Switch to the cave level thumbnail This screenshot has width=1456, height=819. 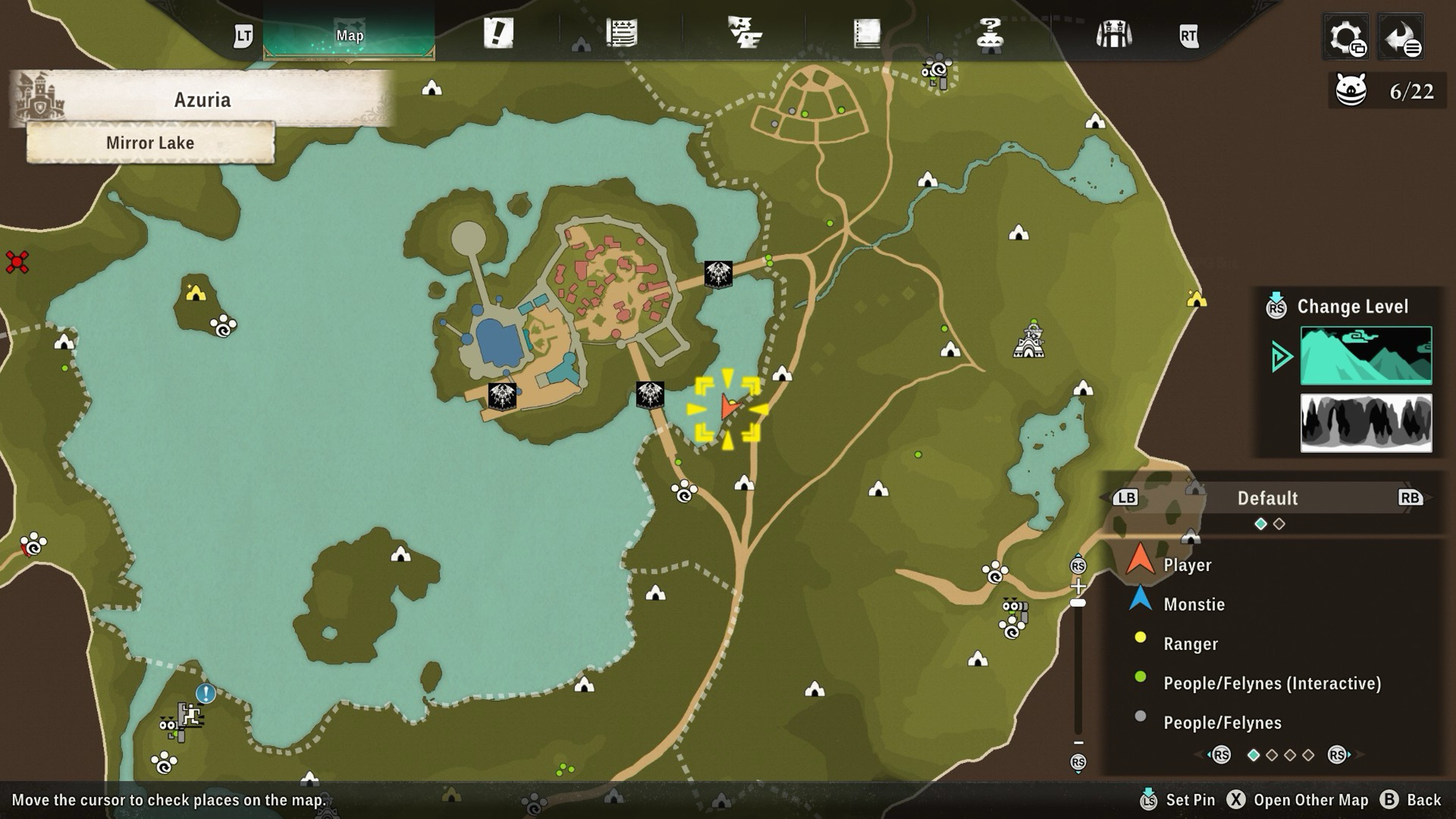[1366, 423]
